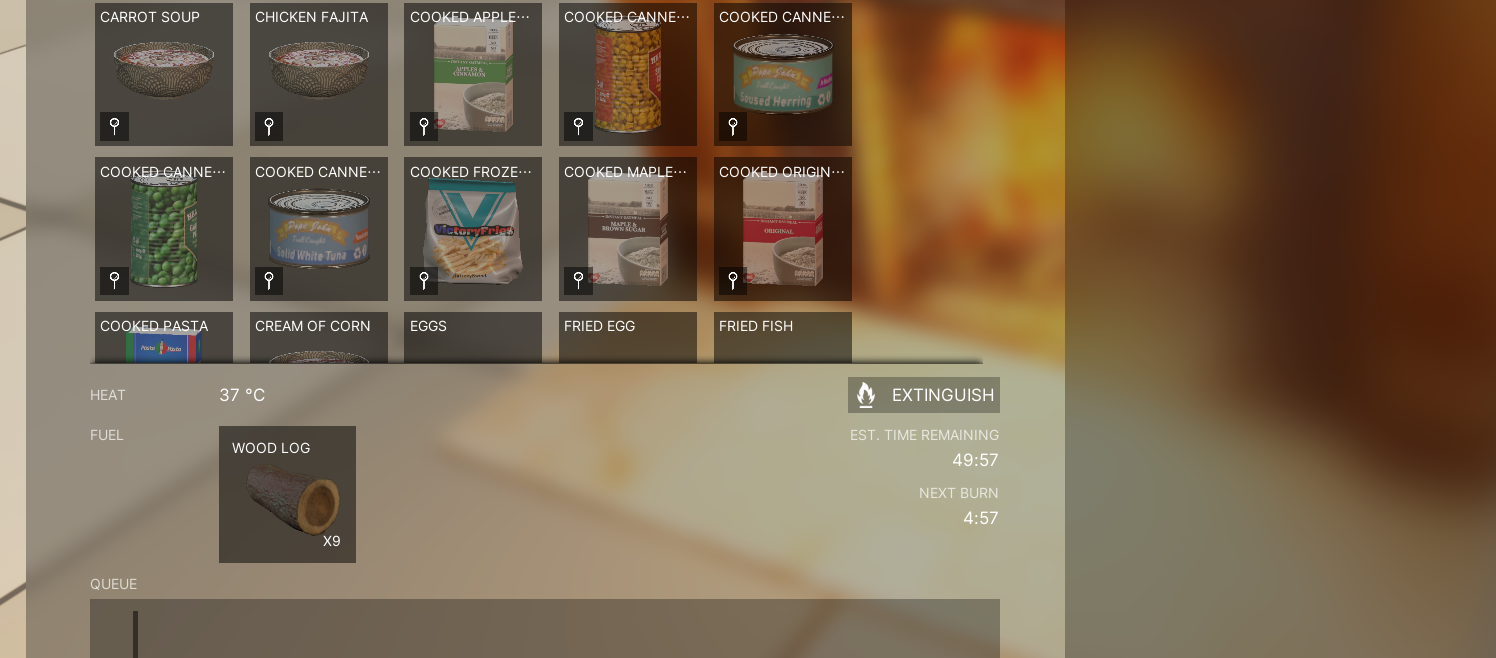Select the cooked maple brown sugar oatmeal

point(627,229)
